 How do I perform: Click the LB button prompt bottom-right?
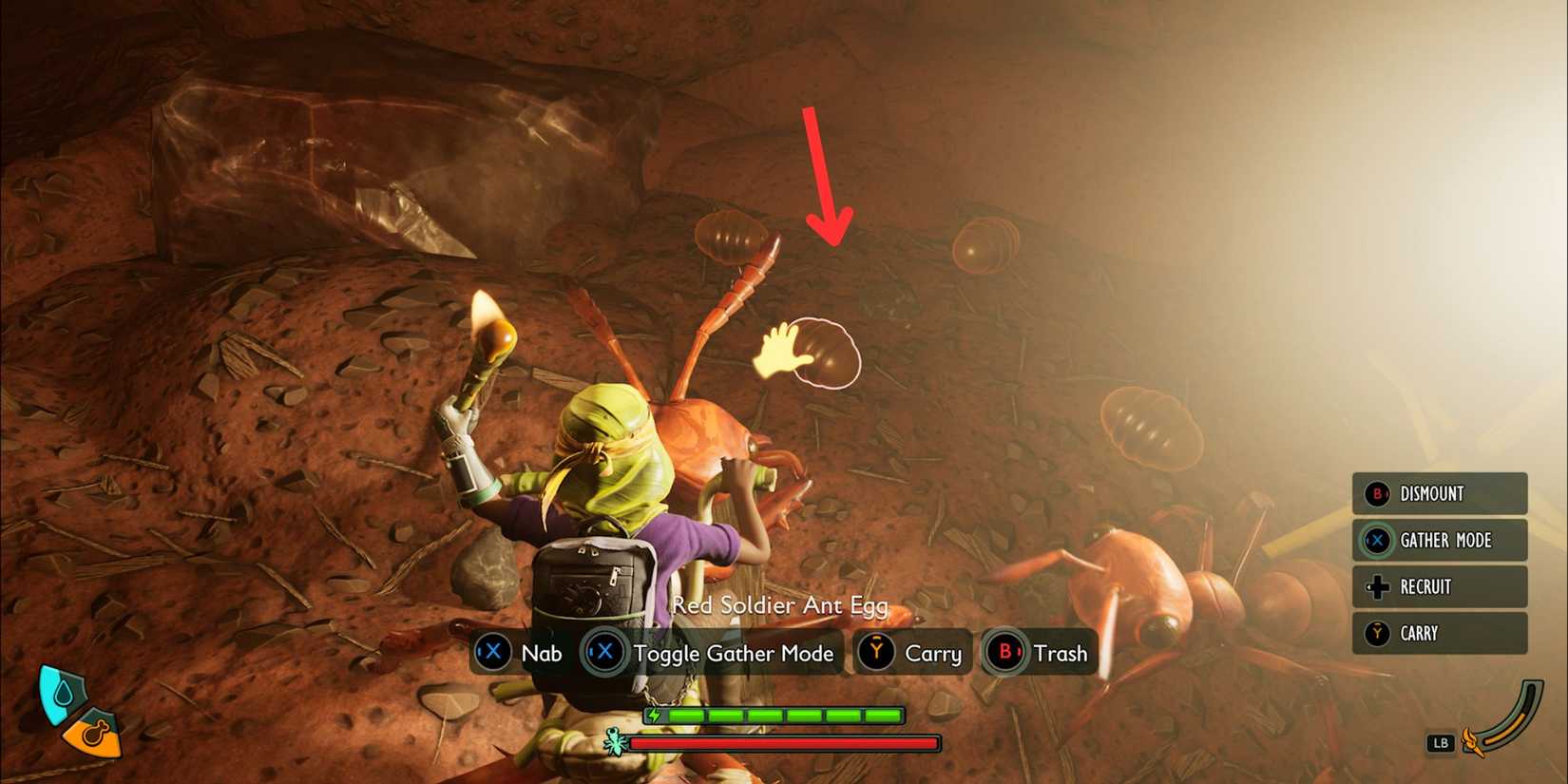[1441, 744]
